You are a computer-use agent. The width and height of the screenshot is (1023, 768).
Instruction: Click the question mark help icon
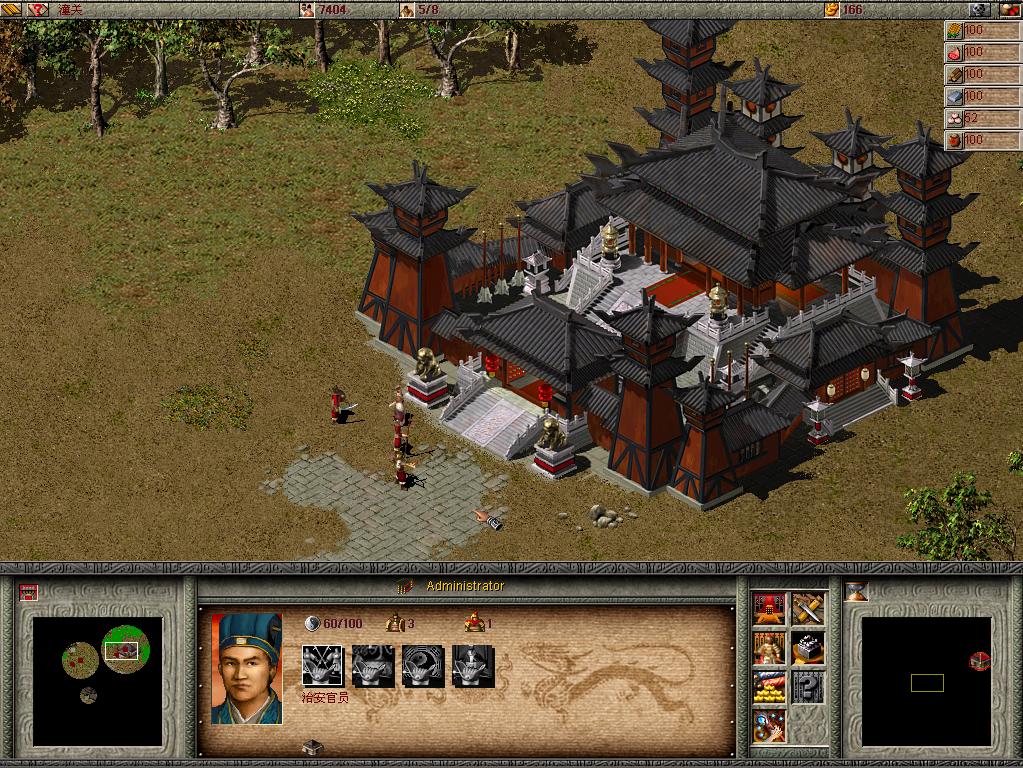click(808, 688)
